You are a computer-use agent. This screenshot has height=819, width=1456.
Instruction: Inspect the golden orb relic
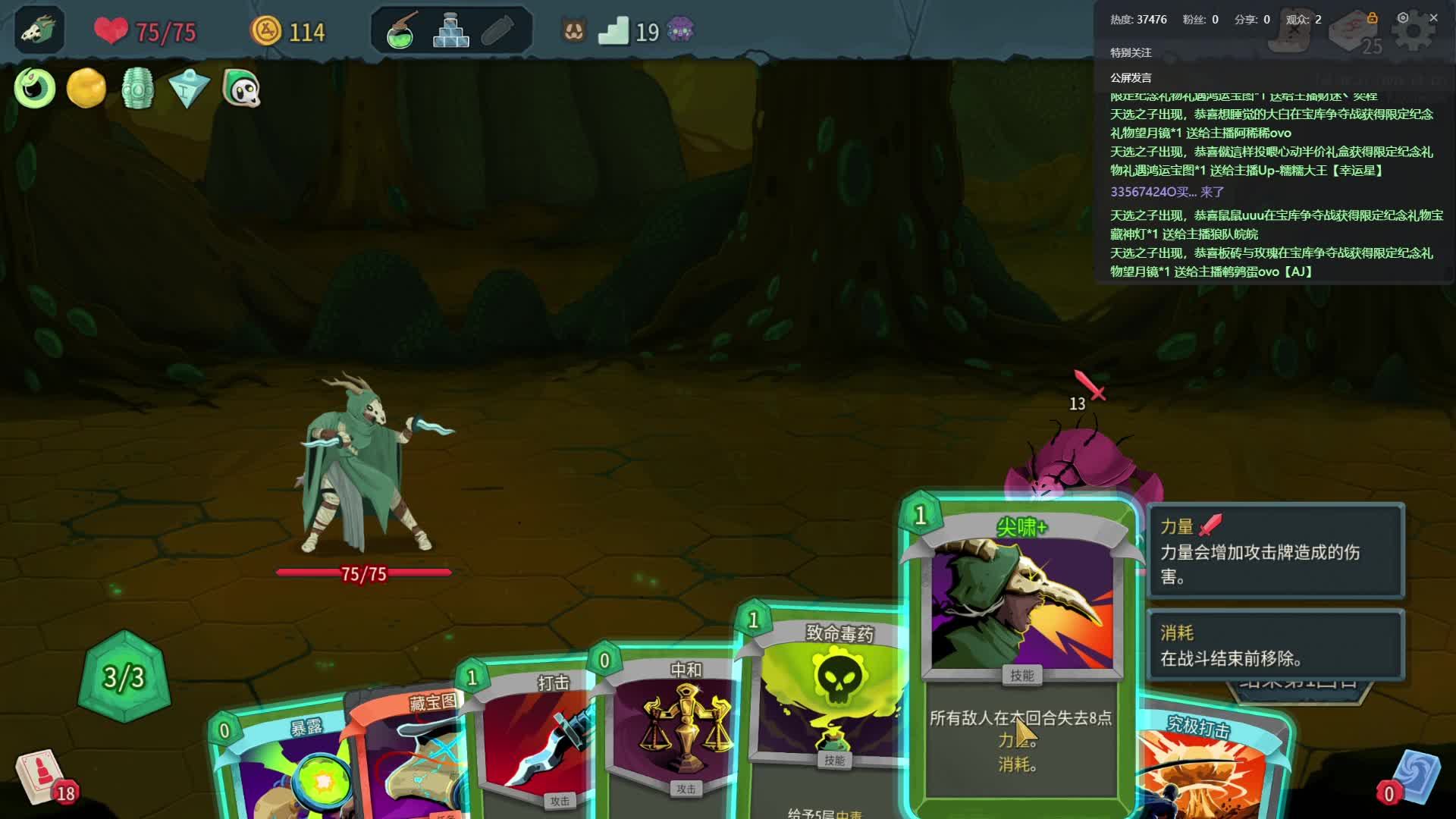coord(86,89)
